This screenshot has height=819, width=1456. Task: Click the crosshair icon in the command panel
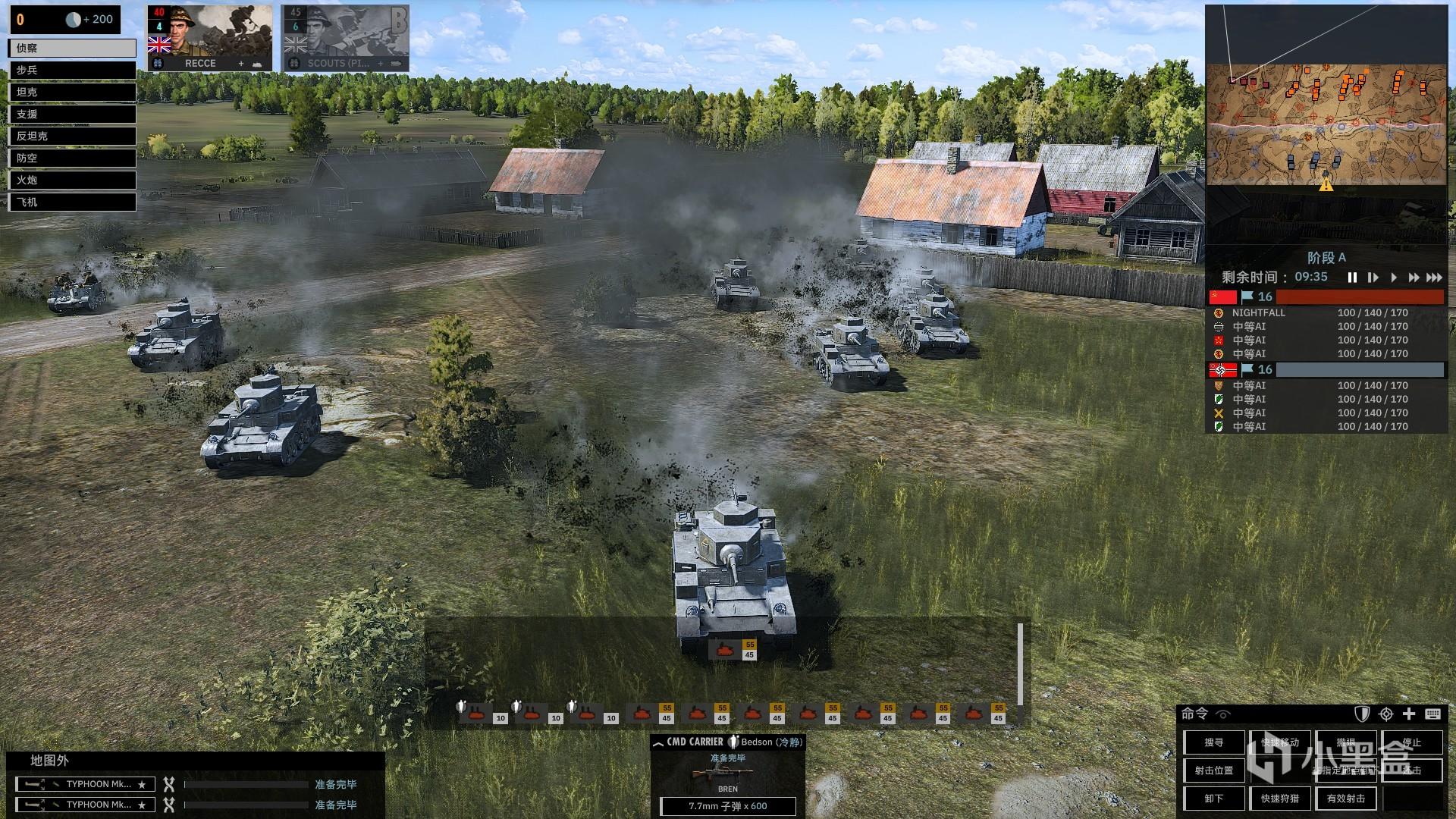pyautogui.click(x=1386, y=714)
